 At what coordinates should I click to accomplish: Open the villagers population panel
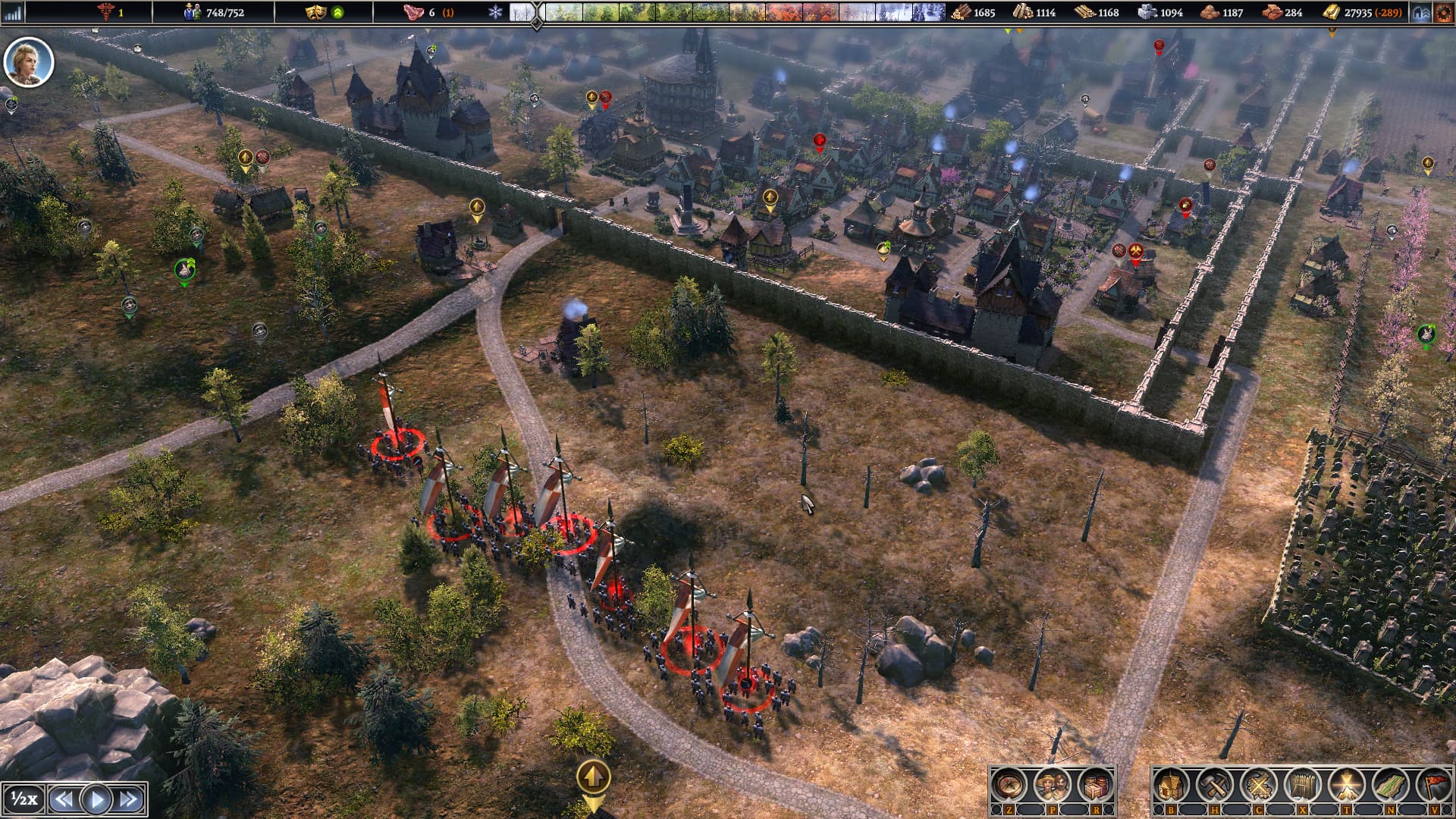(x=1052, y=786)
